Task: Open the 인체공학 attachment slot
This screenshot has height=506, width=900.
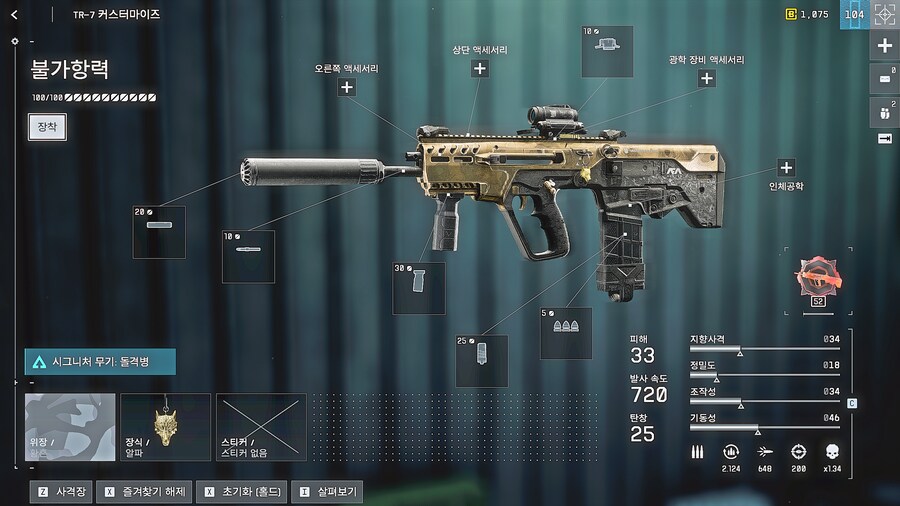Action: coord(786,168)
